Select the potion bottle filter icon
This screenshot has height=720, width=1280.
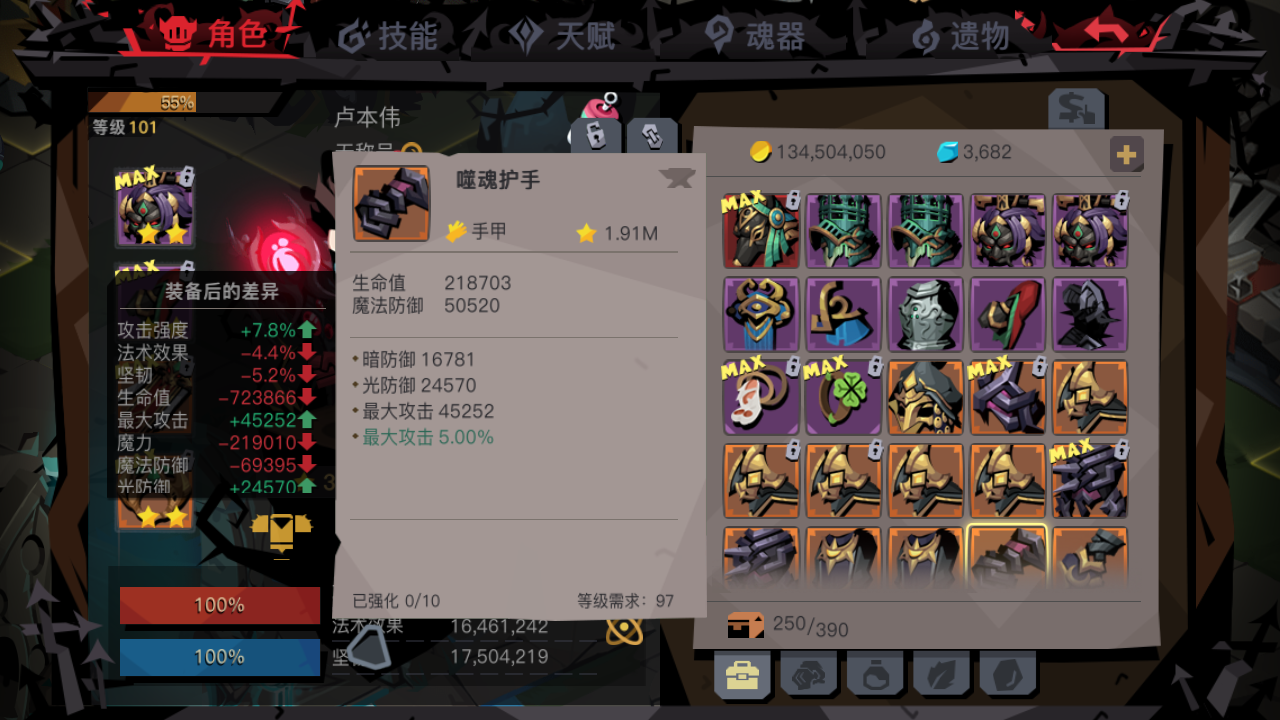tap(876, 674)
